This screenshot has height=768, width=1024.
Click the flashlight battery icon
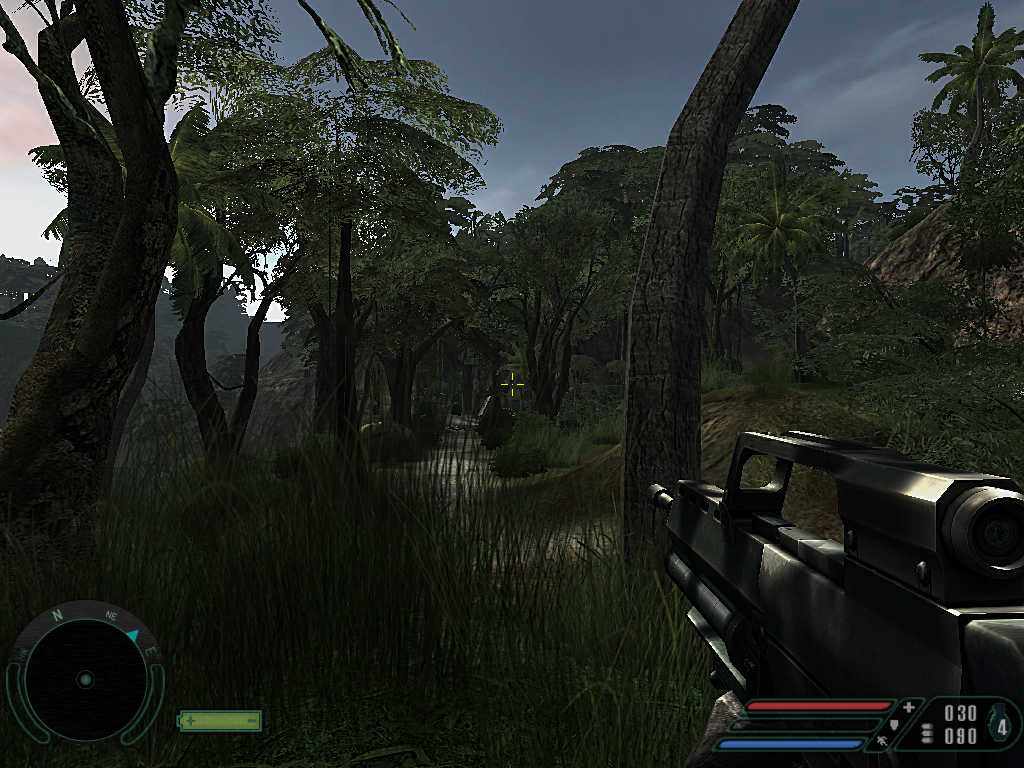[x=220, y=720]
